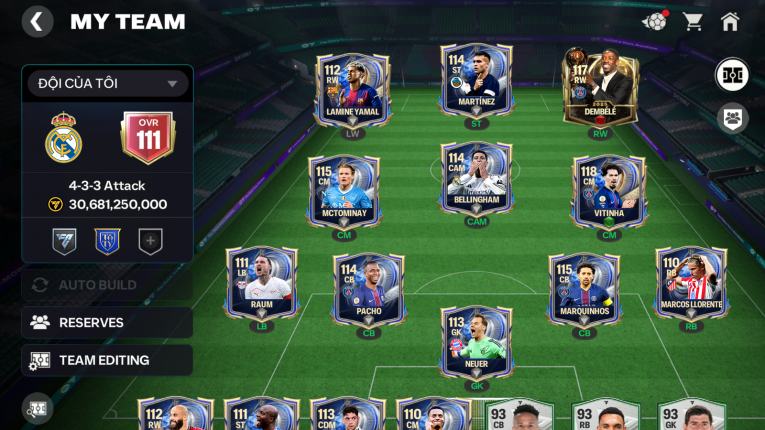The height and width of the screenshot is (430, 765).
Task: Open the shopping cart store
Action: click(x=692, y=21)
